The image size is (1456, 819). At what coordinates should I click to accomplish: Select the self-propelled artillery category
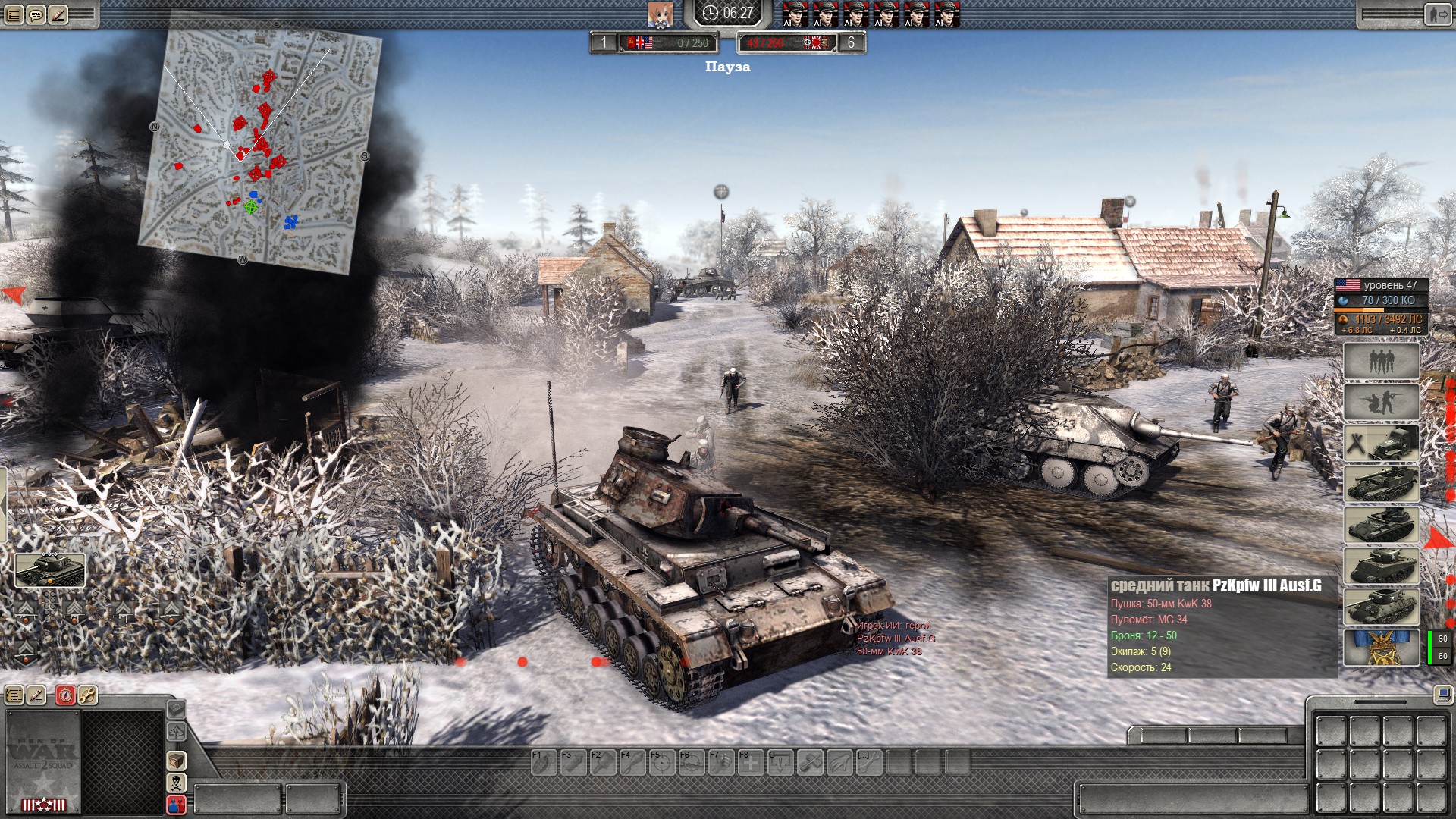(1381, 484)
